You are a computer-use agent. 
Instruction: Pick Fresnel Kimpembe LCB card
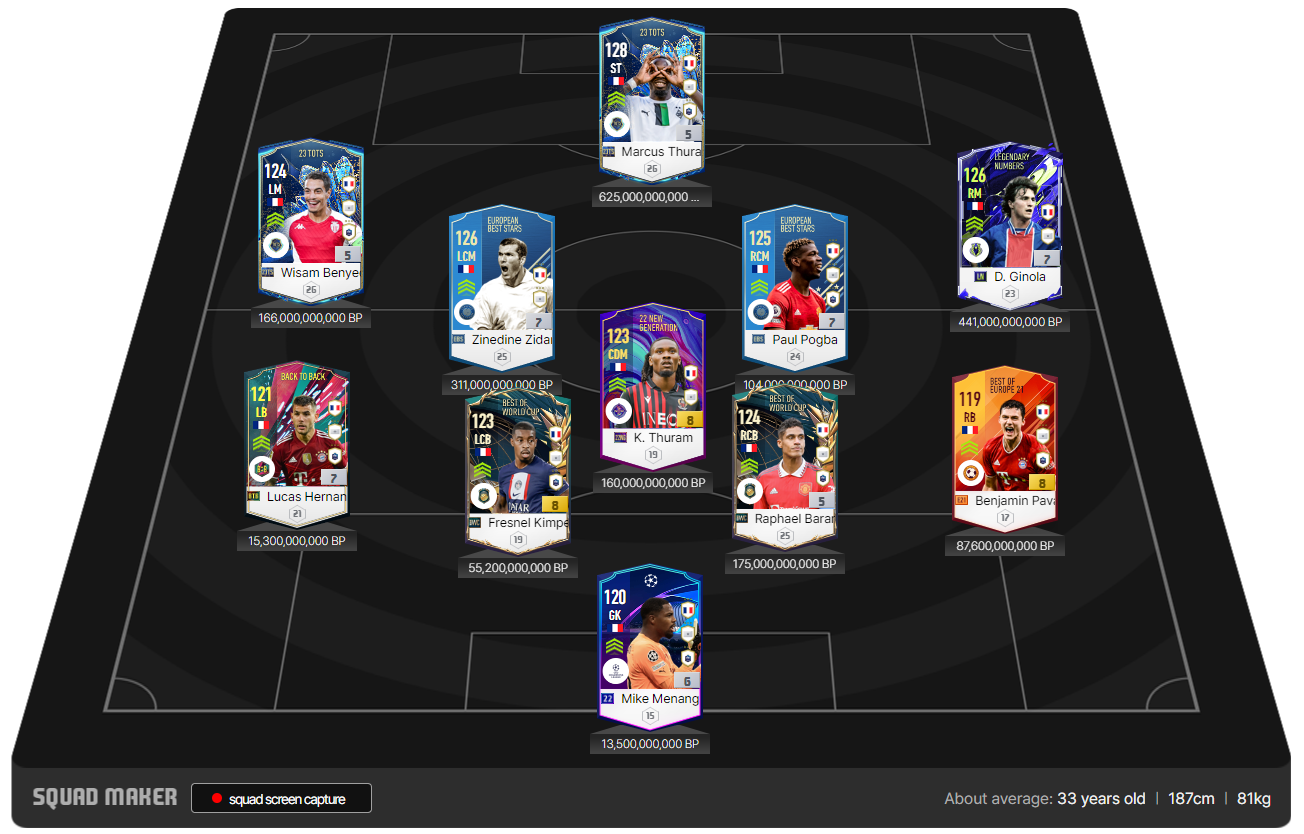pos(517,468)
